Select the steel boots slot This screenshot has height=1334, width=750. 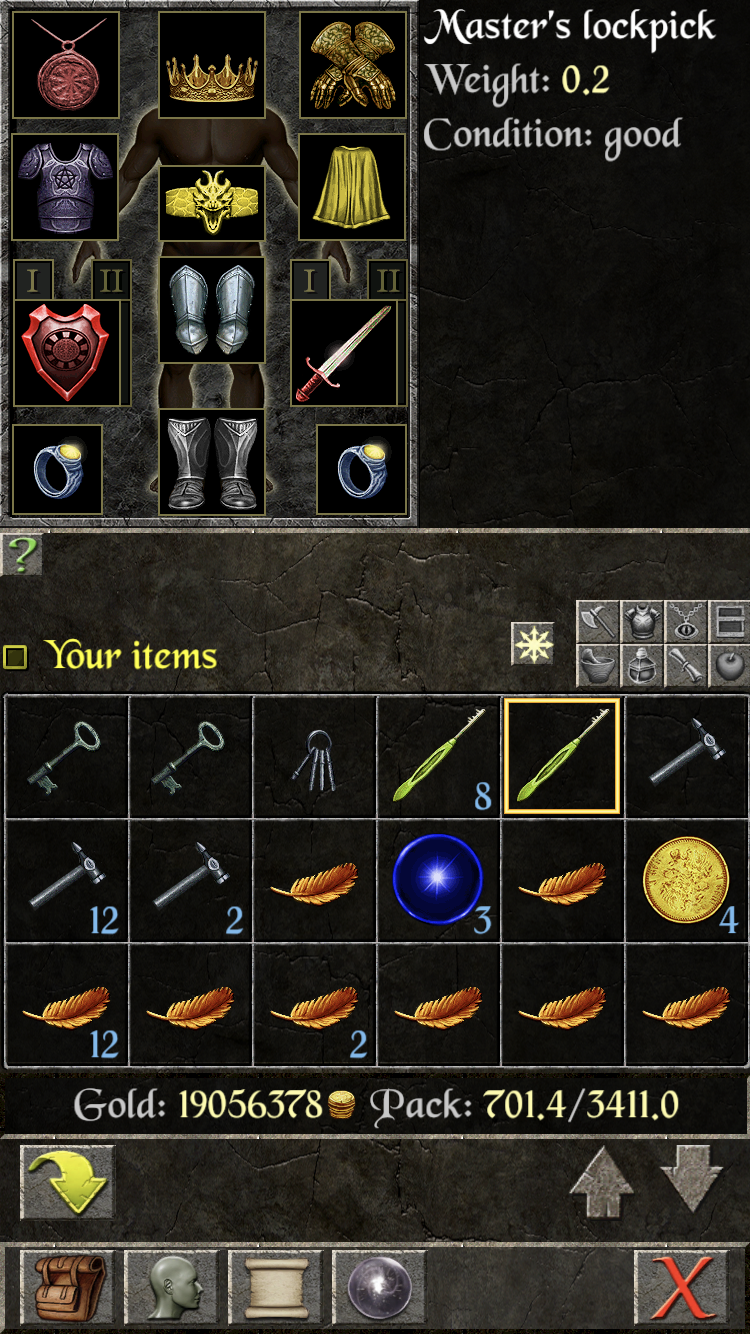point(212,462)
